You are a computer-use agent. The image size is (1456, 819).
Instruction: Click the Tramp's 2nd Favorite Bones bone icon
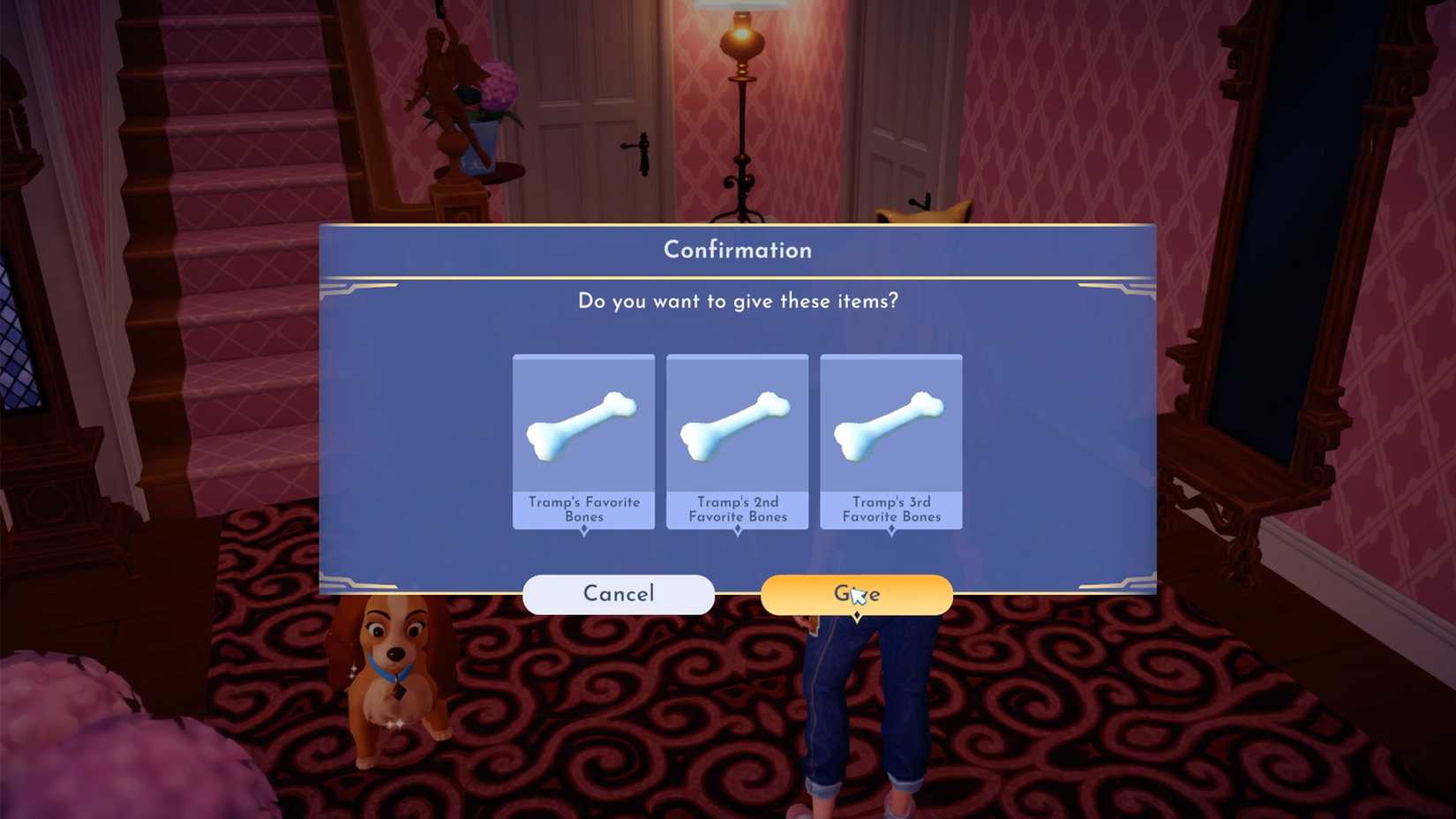738,422
